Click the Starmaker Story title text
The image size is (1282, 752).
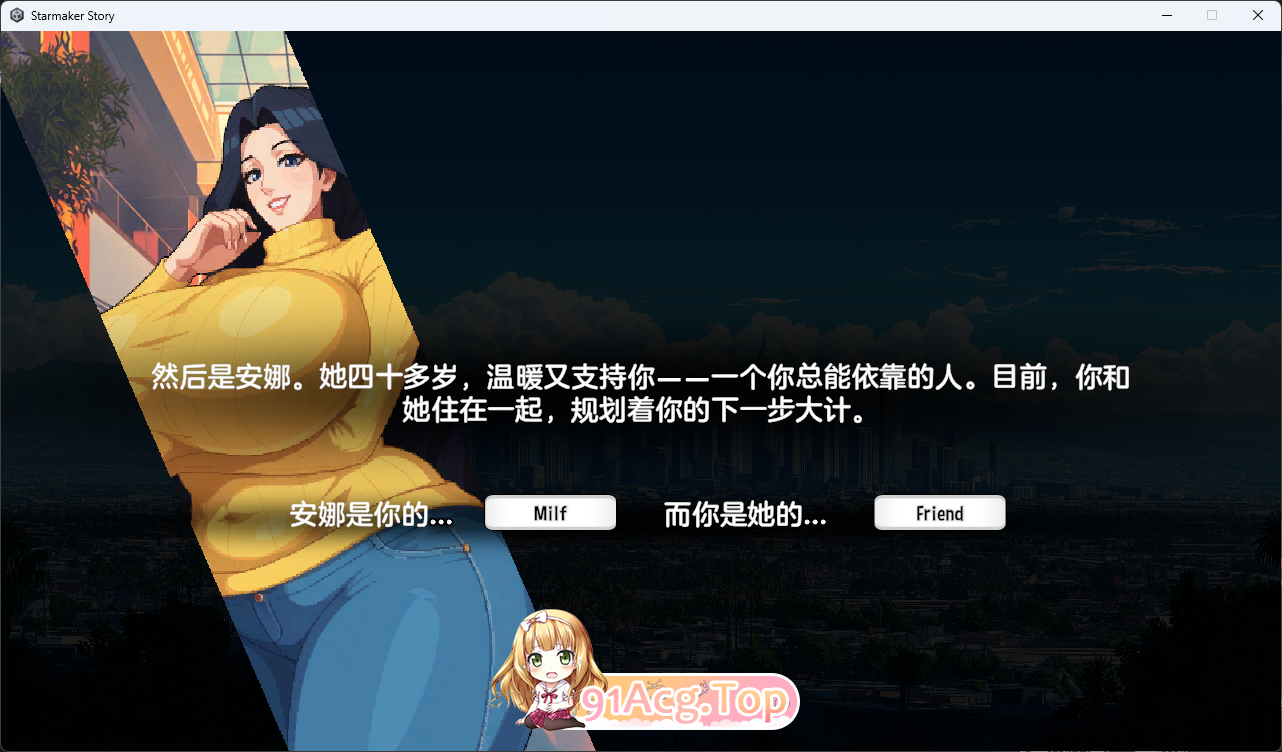tap(72, 15)
